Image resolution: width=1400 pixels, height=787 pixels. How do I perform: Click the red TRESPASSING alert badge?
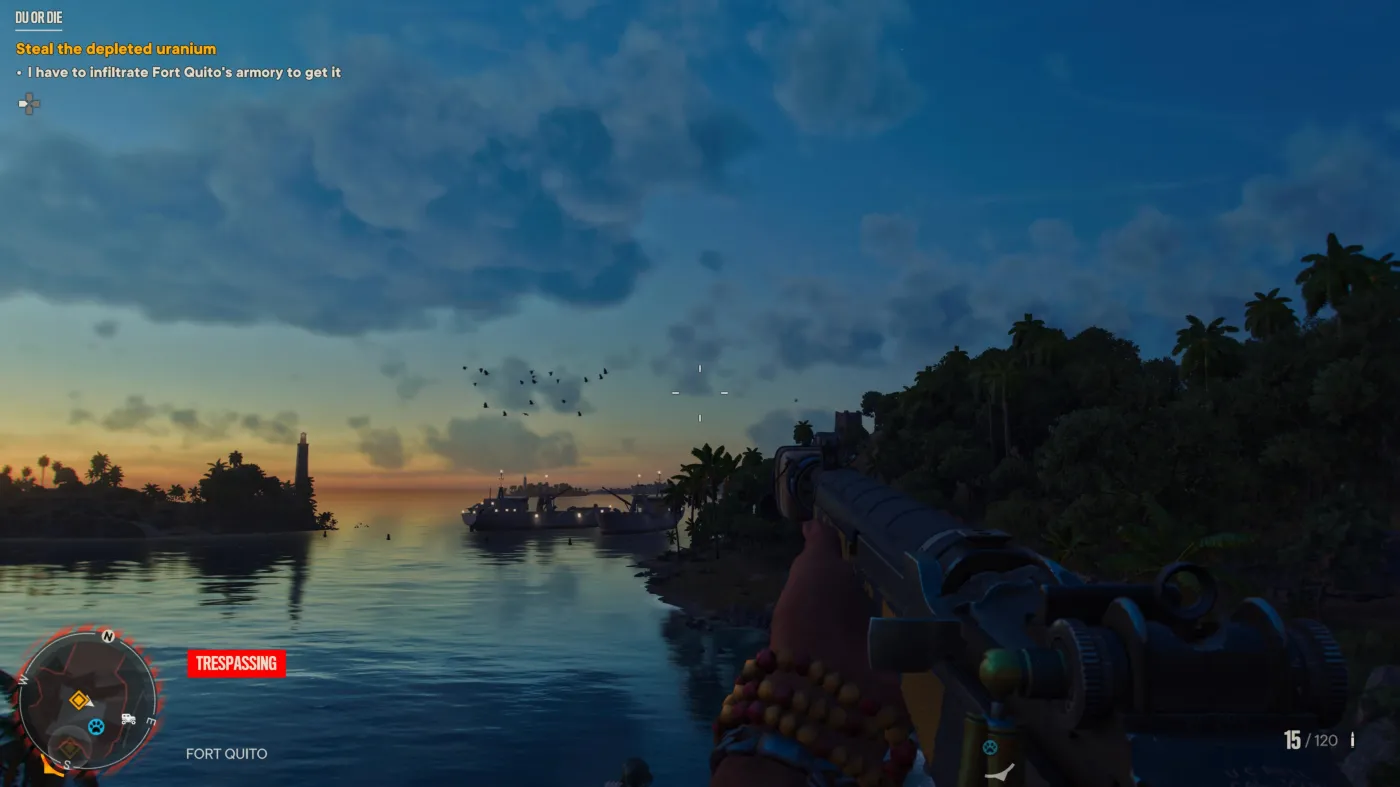coord(236,663)
